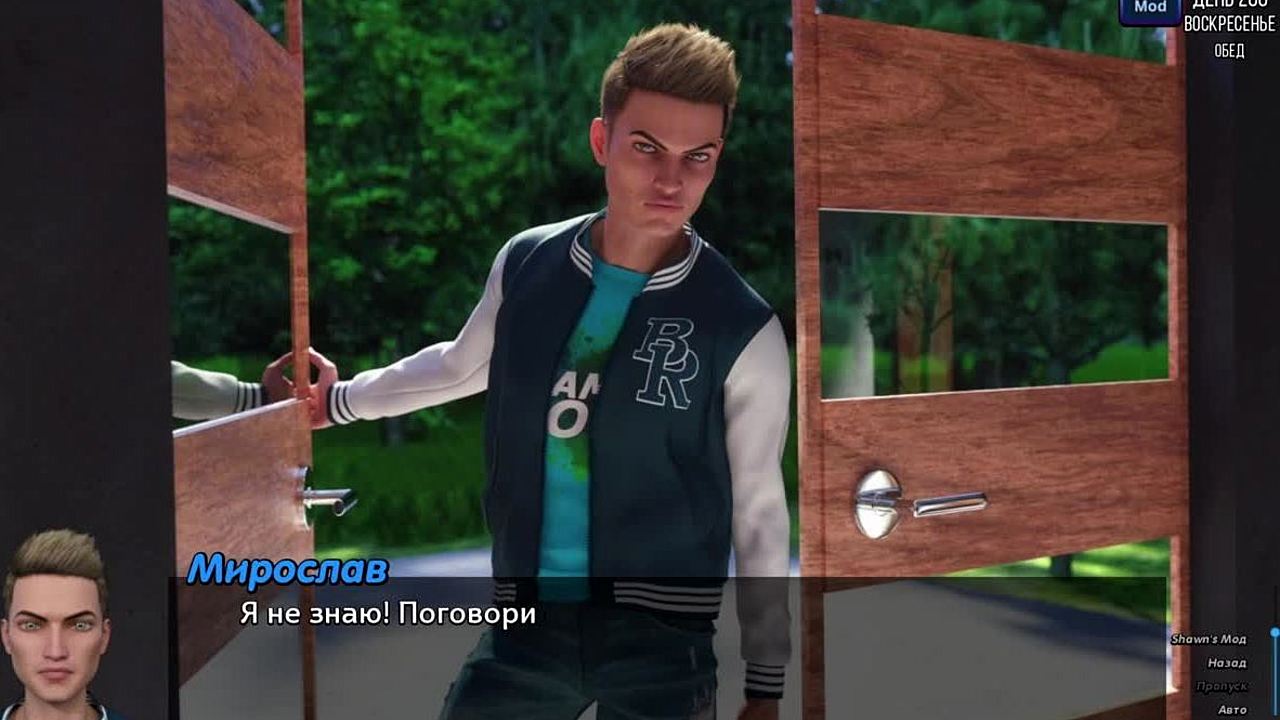Image resolution: width=1280 pixels, height=720 pixels.
Task: Click the Пропуск skip button
Action: (x=1221, y=687)
